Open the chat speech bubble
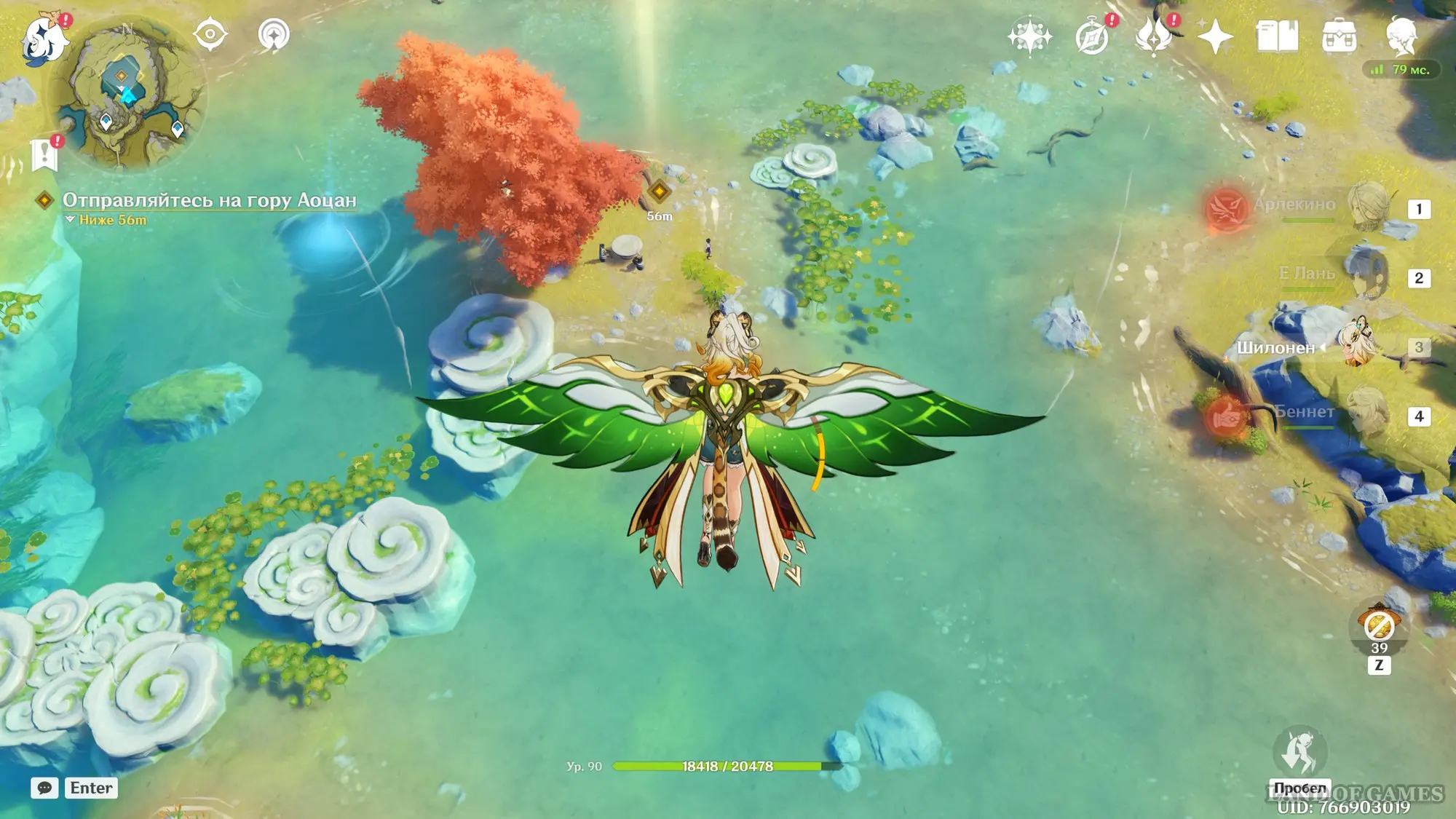 point(44,788)
